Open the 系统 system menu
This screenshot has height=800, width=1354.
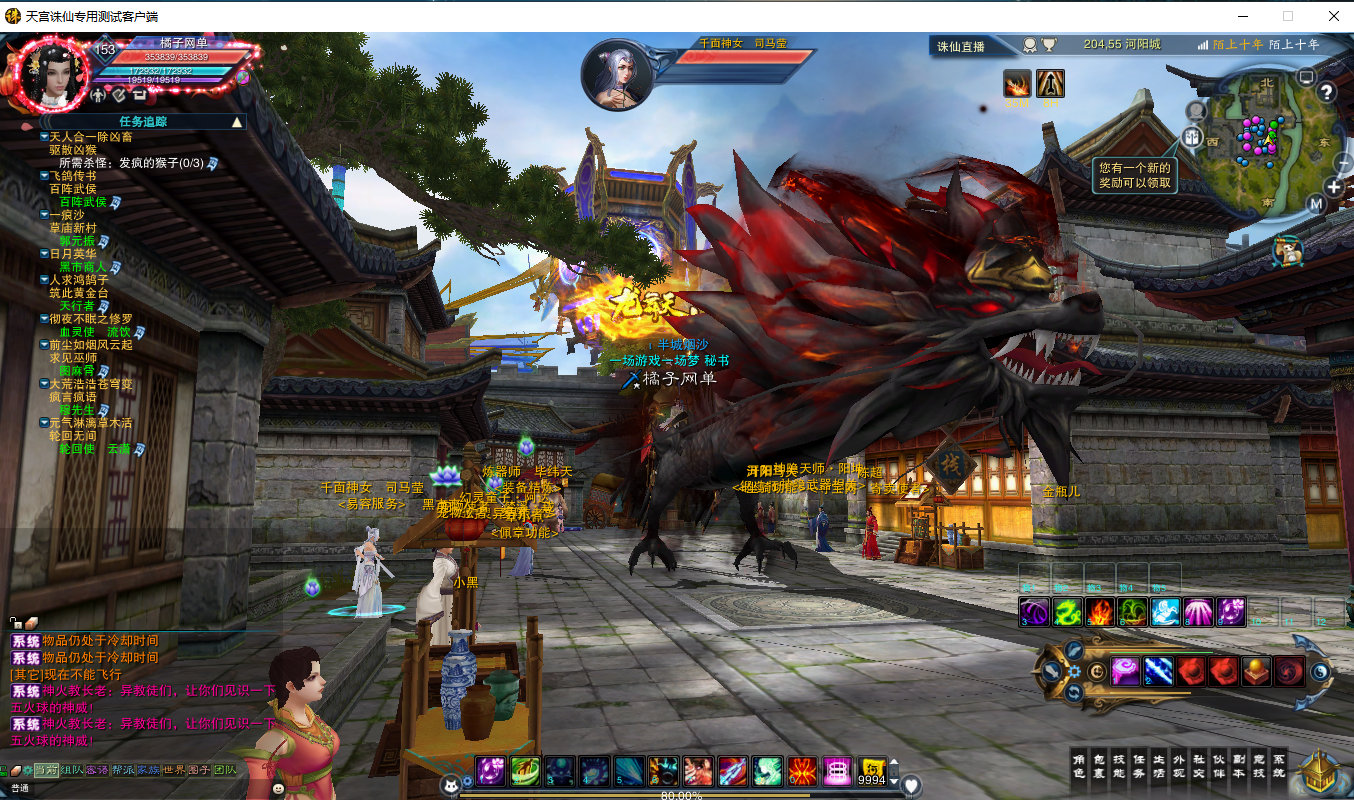(x=1279, y=765)
